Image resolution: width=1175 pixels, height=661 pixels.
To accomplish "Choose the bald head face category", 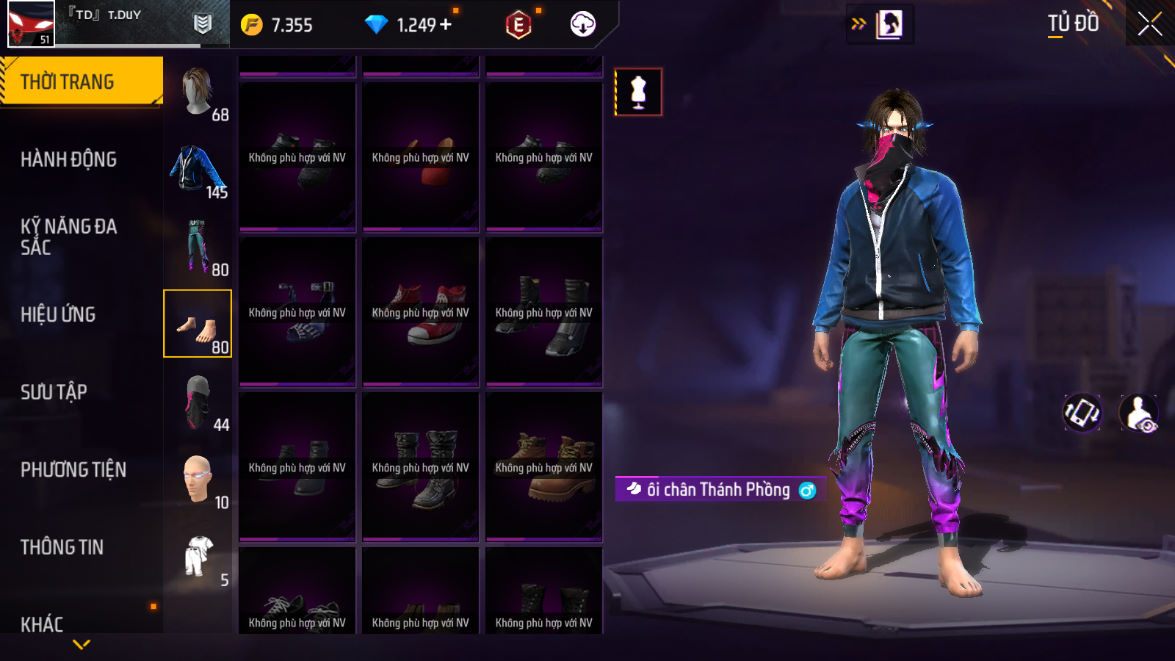I will tap(198, 479).
